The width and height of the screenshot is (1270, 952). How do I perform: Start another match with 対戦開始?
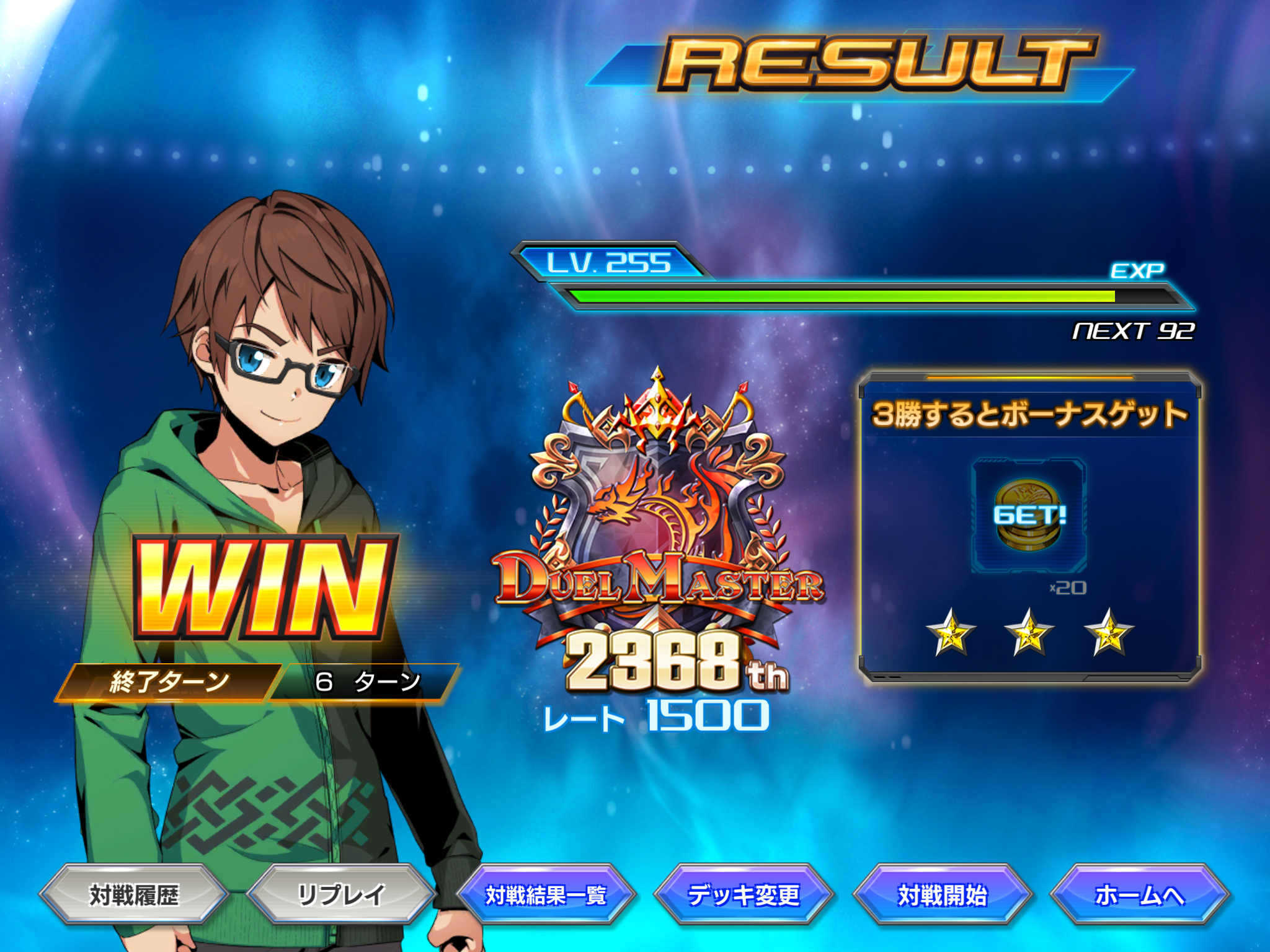[x=942, y=895]
